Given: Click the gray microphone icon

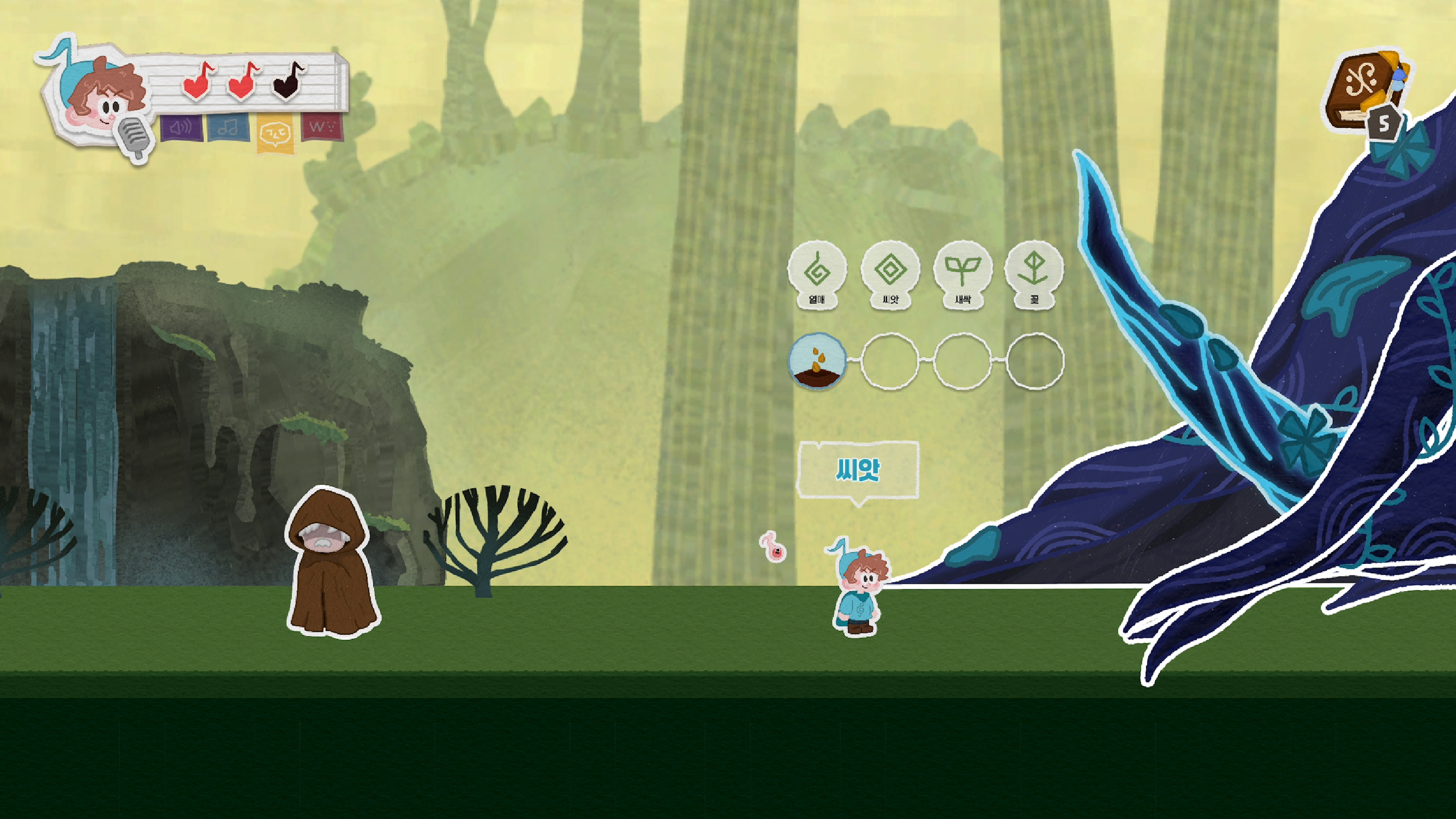Looking at the screenshot, I should tap(134, 138).
